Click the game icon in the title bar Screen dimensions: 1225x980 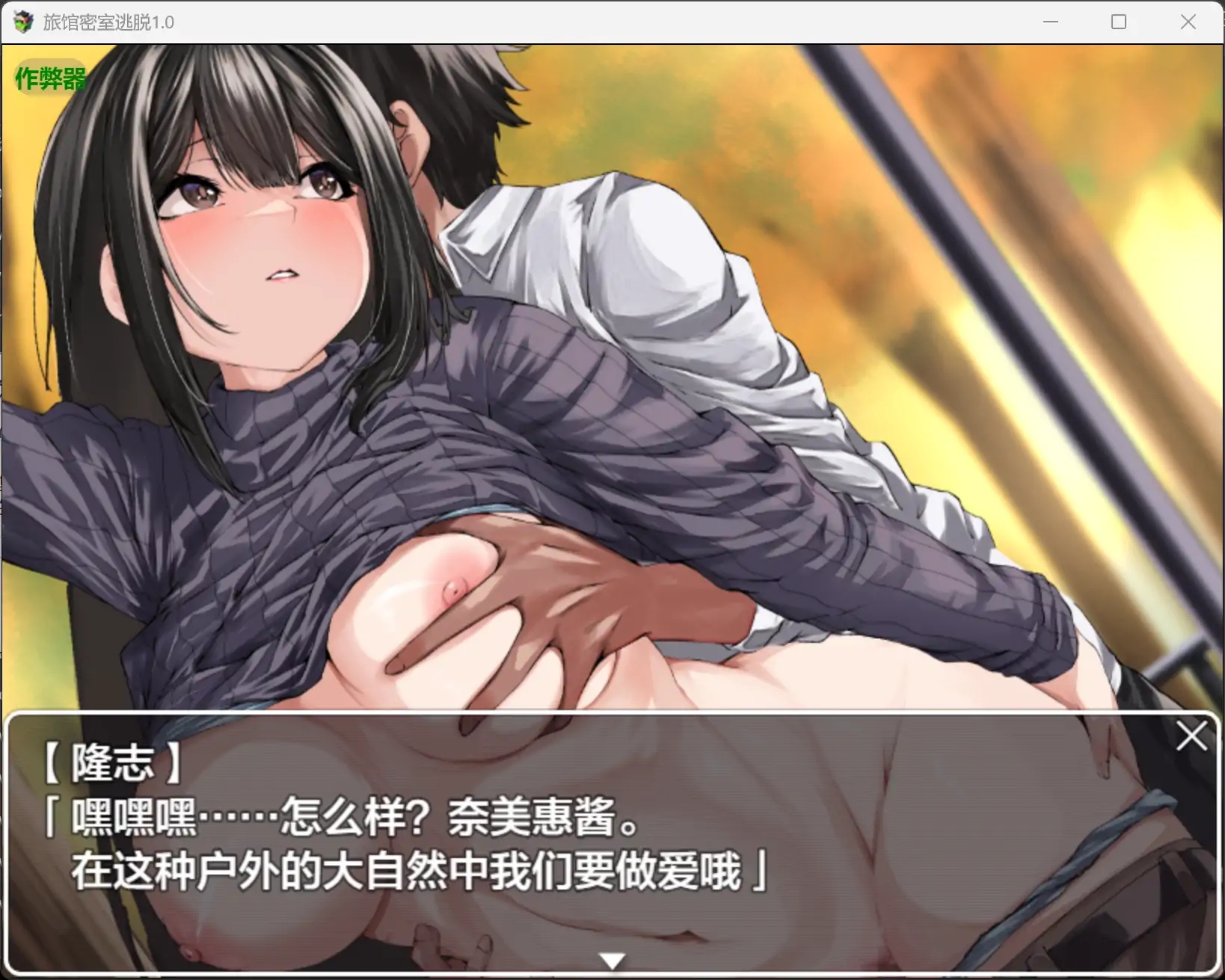coord(22,22)
